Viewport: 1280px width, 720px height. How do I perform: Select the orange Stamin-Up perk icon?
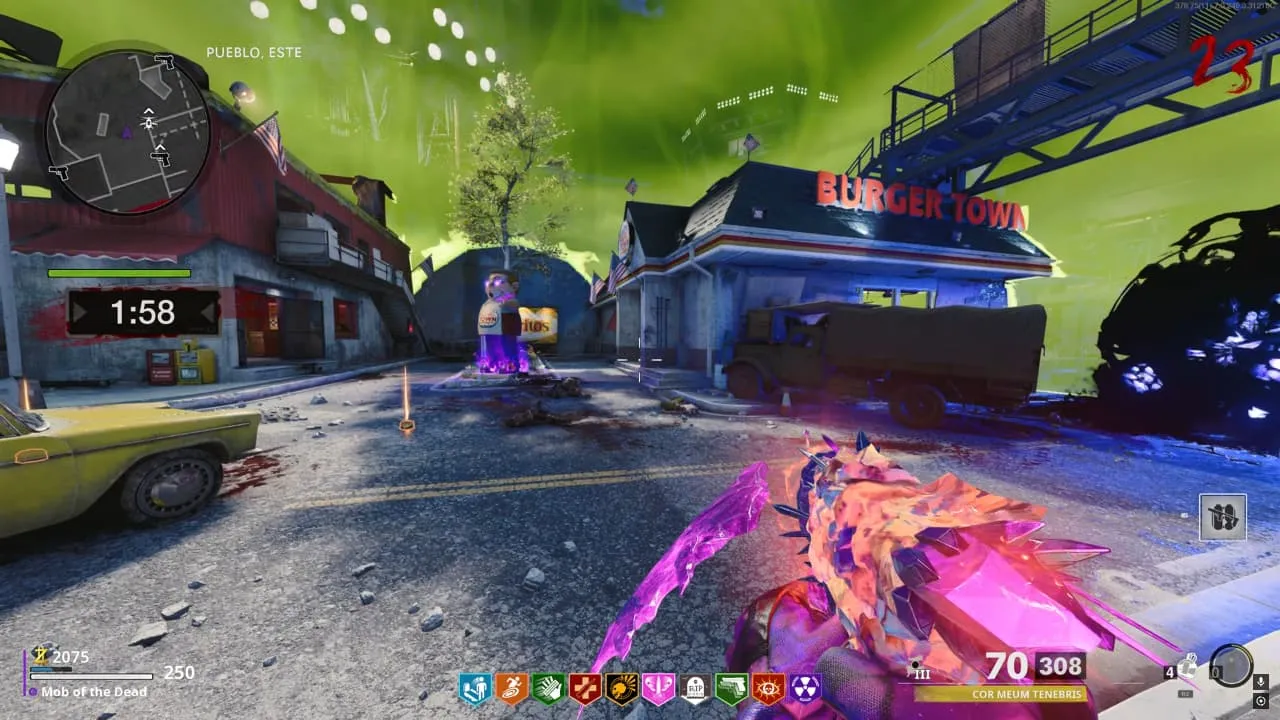[x=512, y=688]
